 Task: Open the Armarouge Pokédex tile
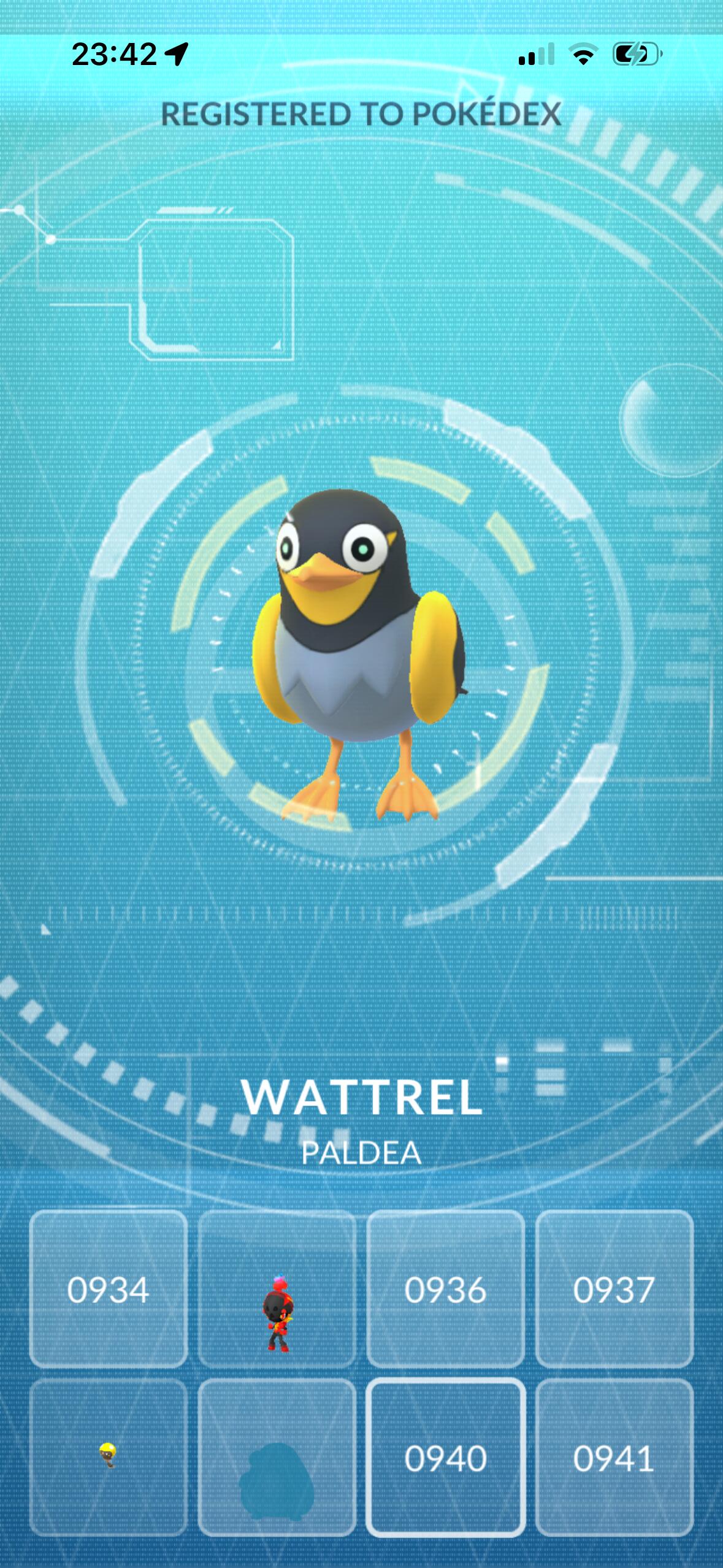click(277, 1289)
